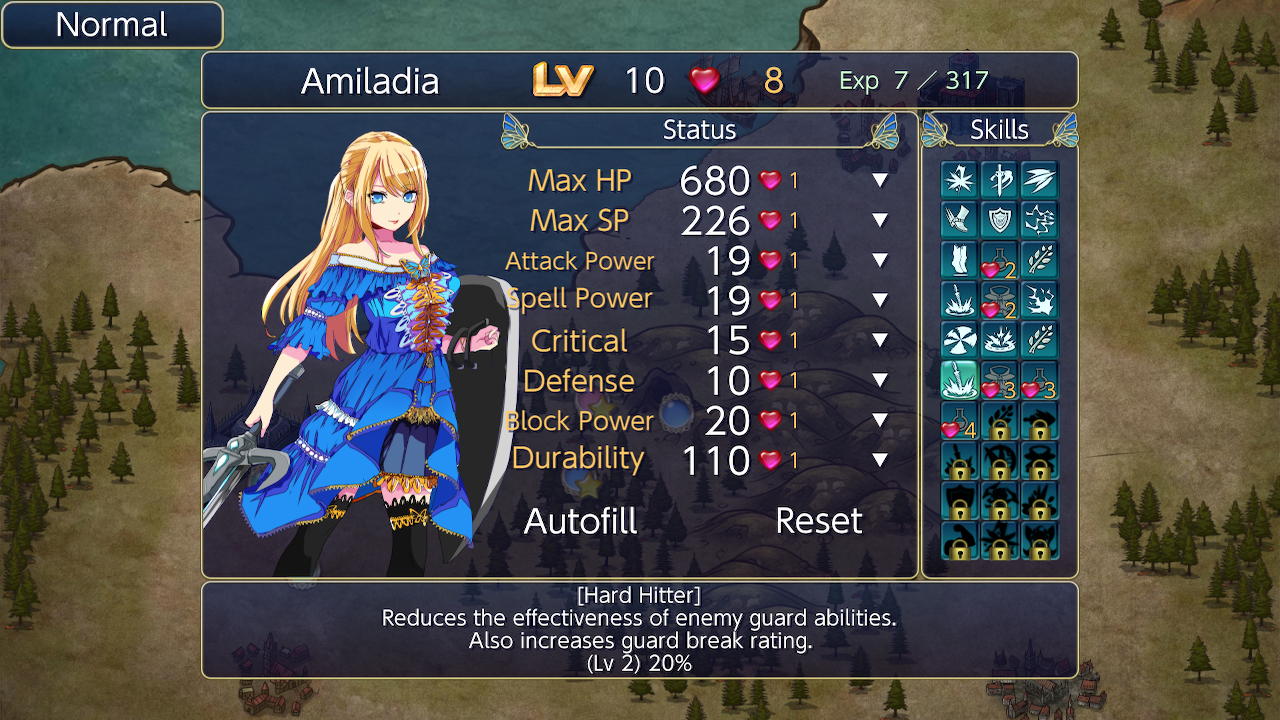The image size is (1280, 720).
Task: Open the Status tab
Action: 699,130
